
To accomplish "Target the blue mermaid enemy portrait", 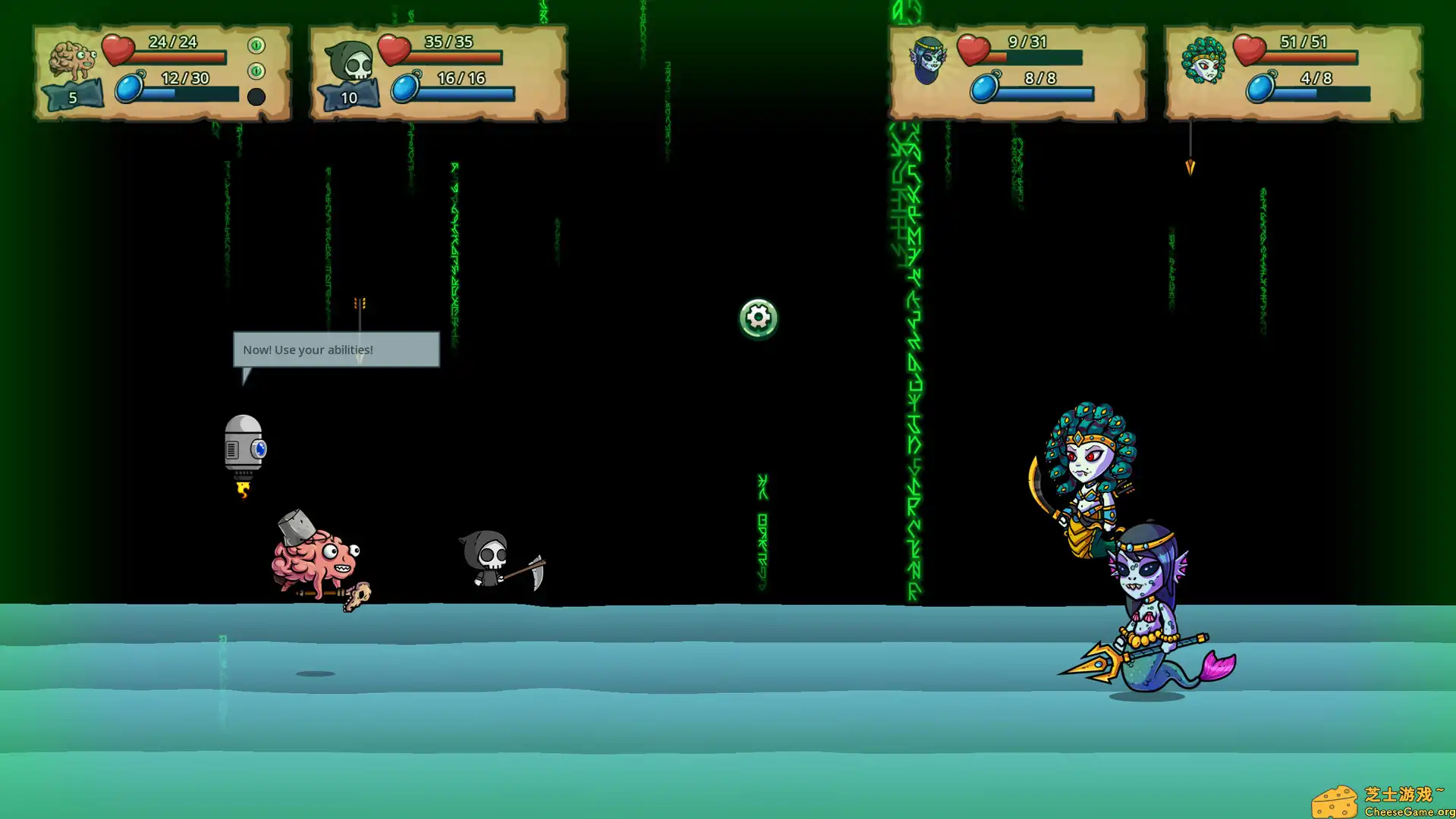I will click(927, 60).
